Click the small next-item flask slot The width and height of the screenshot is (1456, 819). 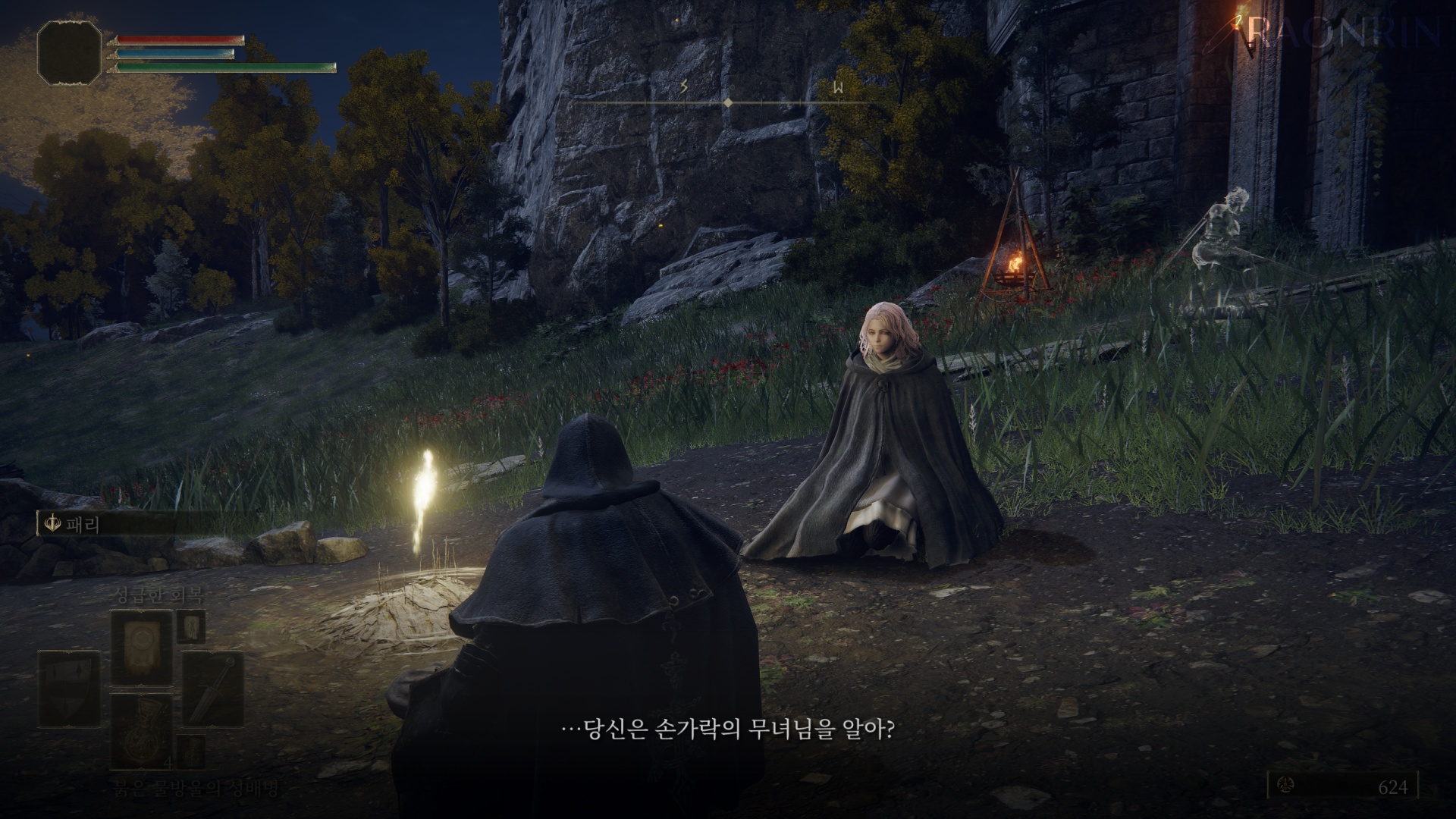(x=191, y=751)
